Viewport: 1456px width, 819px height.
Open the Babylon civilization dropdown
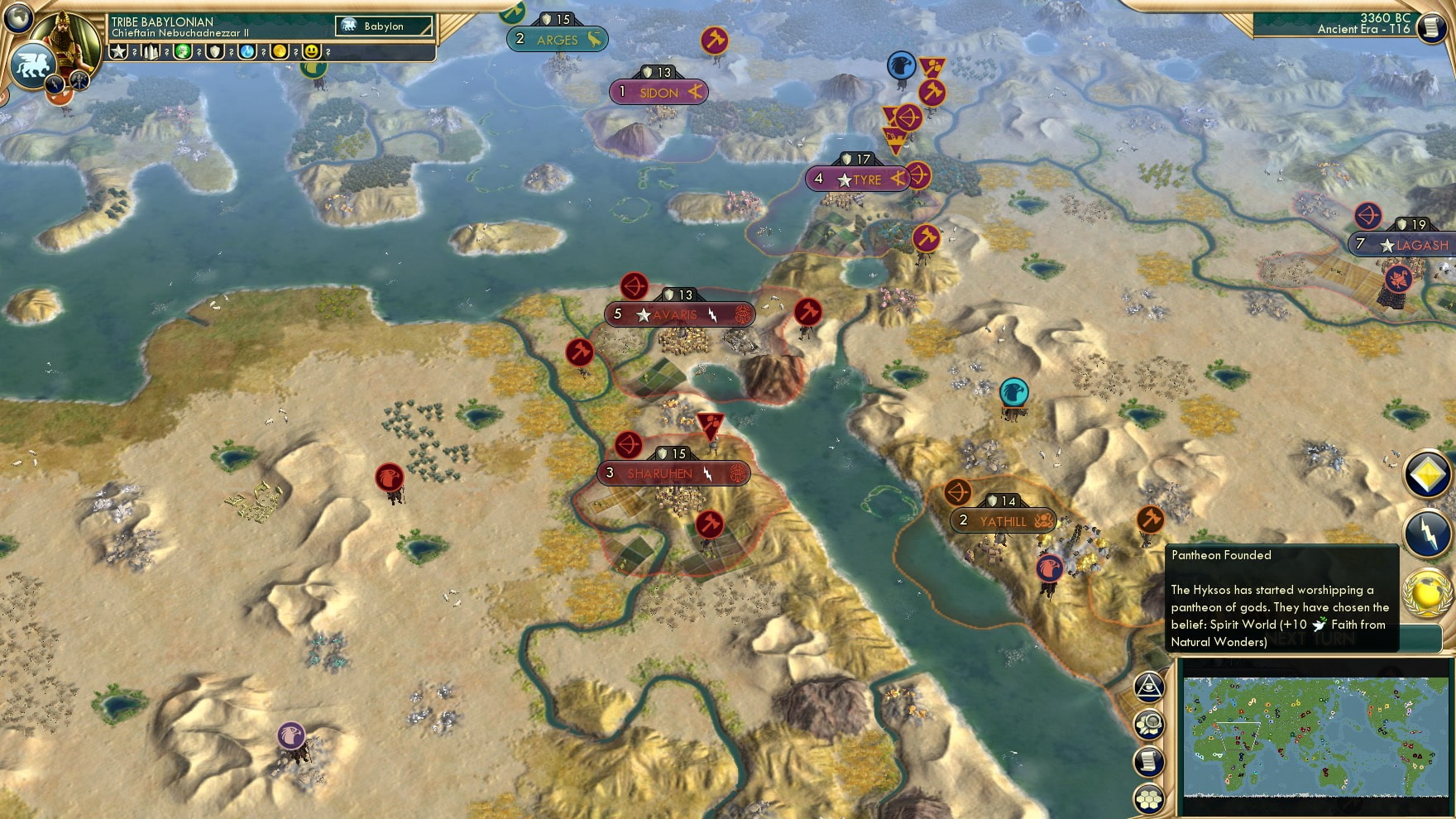pos(384,26)
